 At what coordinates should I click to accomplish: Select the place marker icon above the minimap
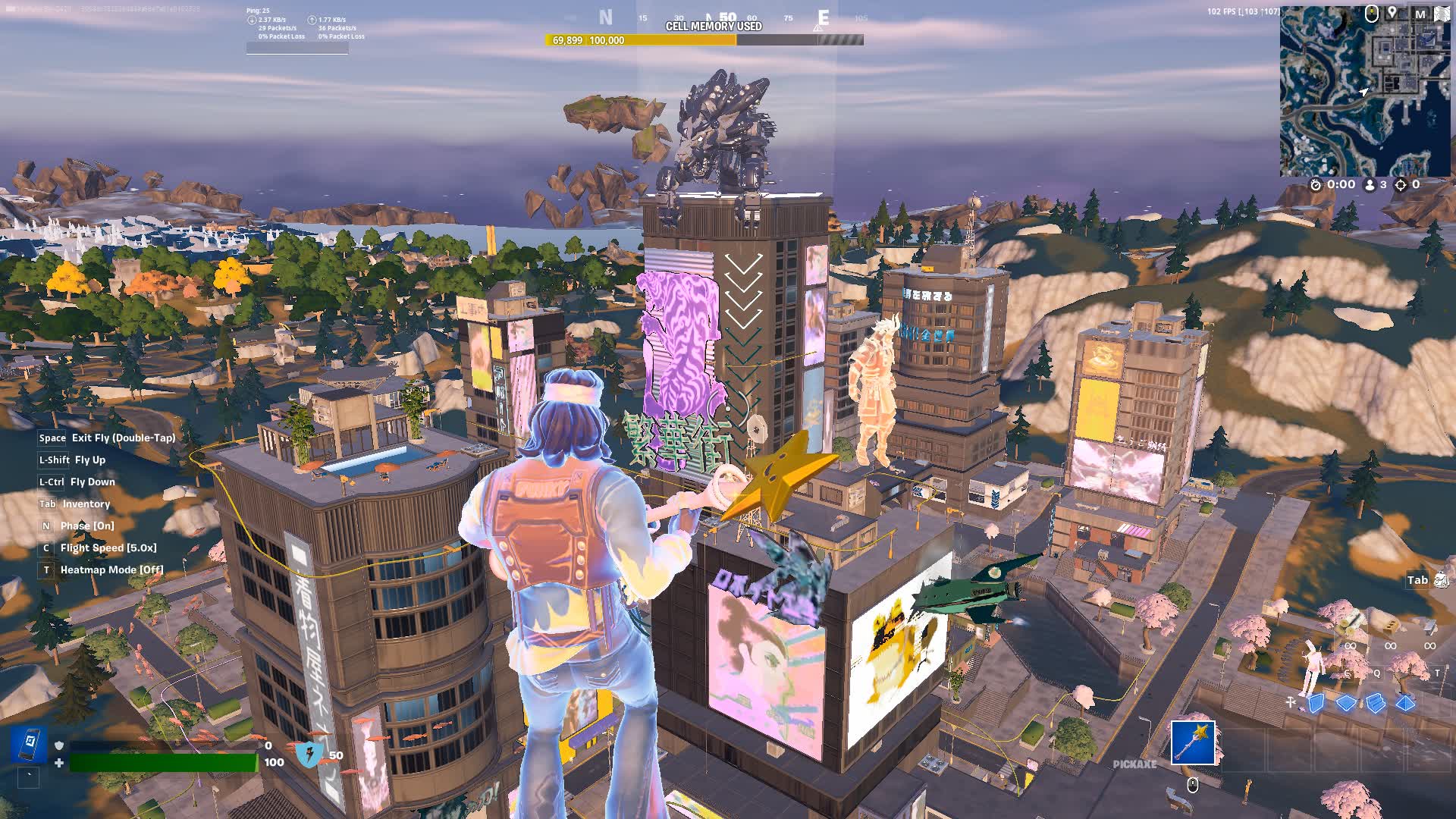point(1392,11)
